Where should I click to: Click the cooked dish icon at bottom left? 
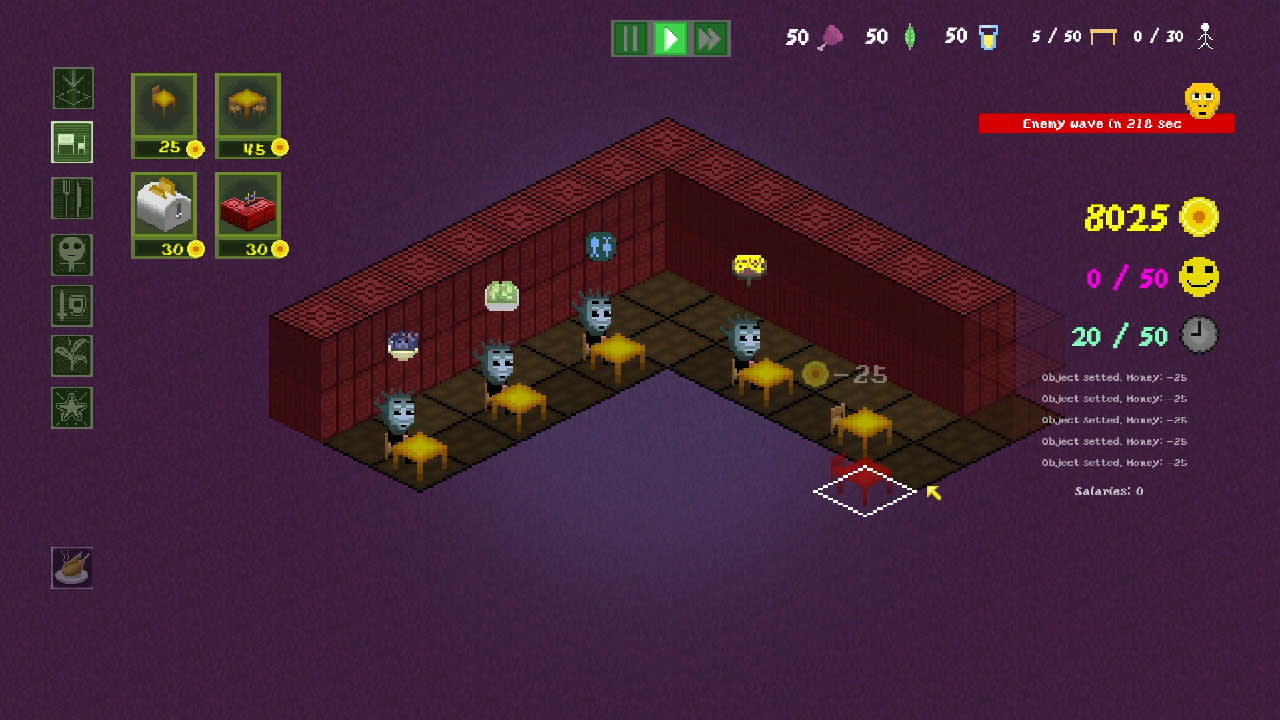click(x=71, y=568)
